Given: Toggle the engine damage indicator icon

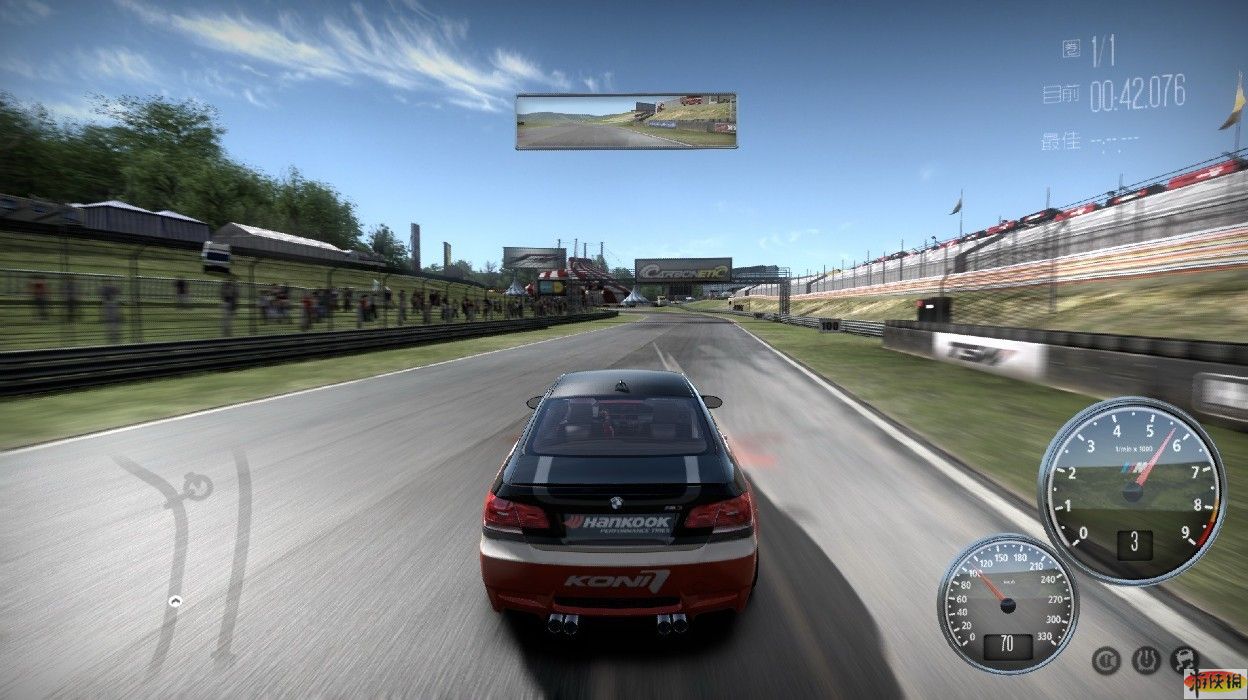Looking at the screenshot, I should point(1185,659).
